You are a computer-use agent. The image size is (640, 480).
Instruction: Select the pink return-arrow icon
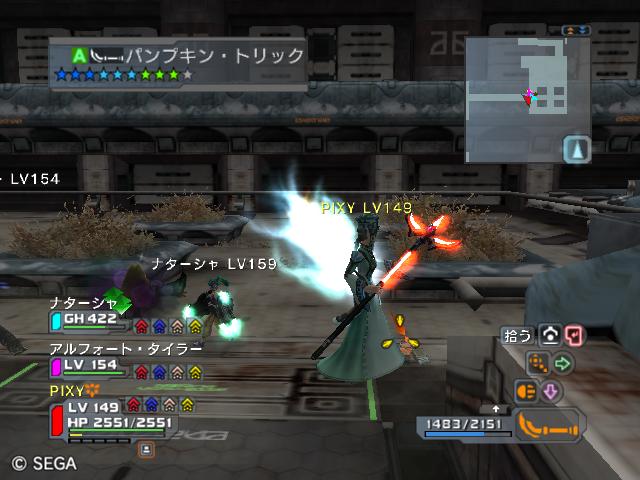(573, 336)
